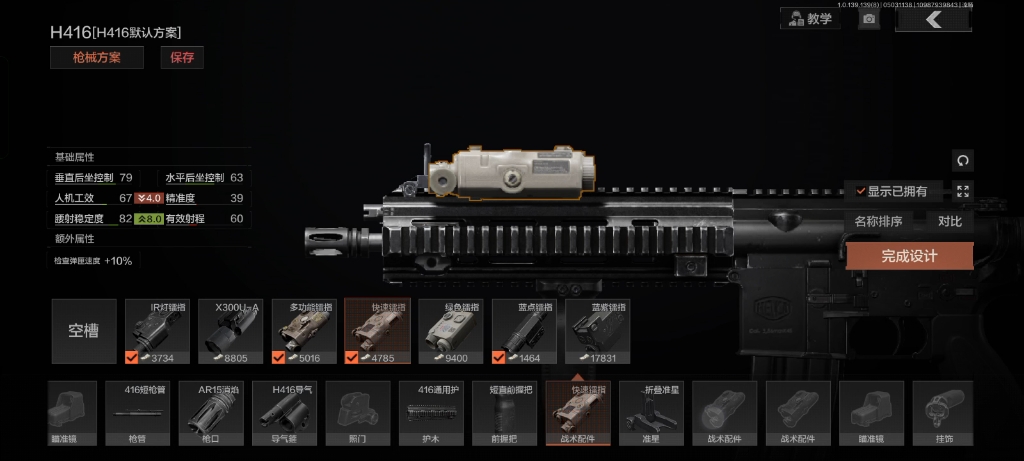This screenshot has height=461, width=1024.
Task: Reset the weapon view rotation
Action: point(963,160)
